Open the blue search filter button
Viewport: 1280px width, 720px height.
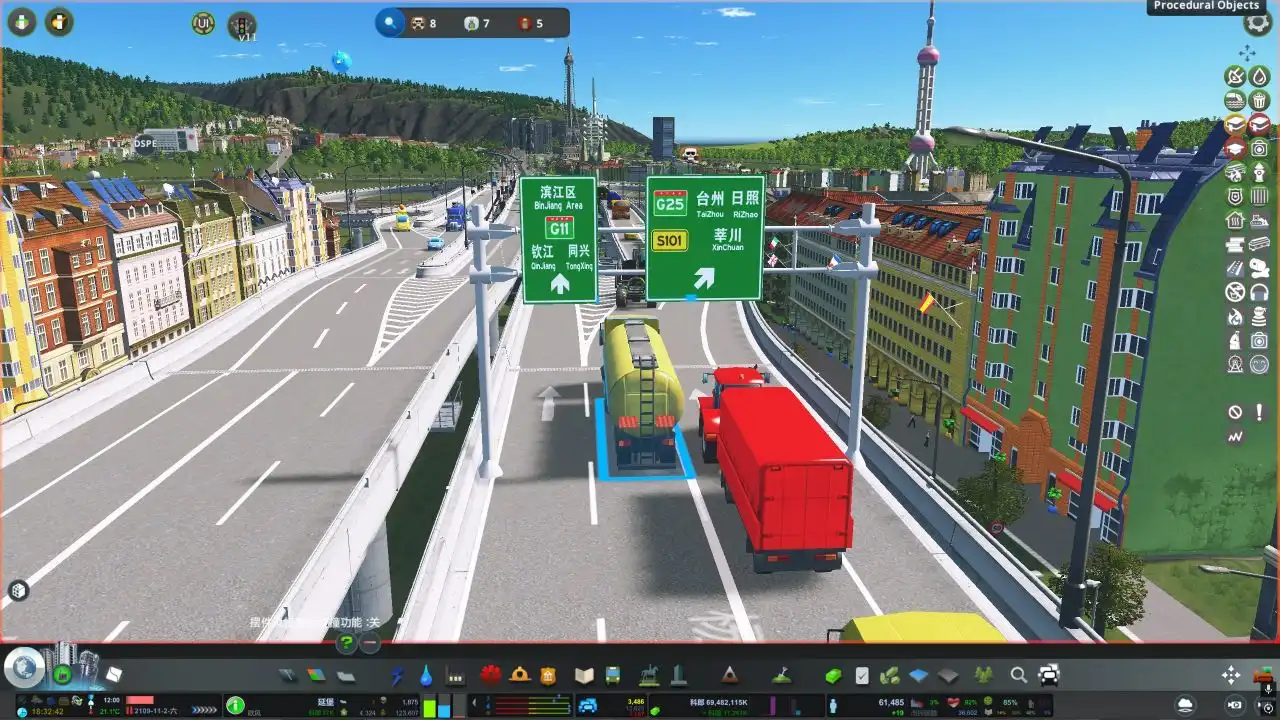(390, 22)
